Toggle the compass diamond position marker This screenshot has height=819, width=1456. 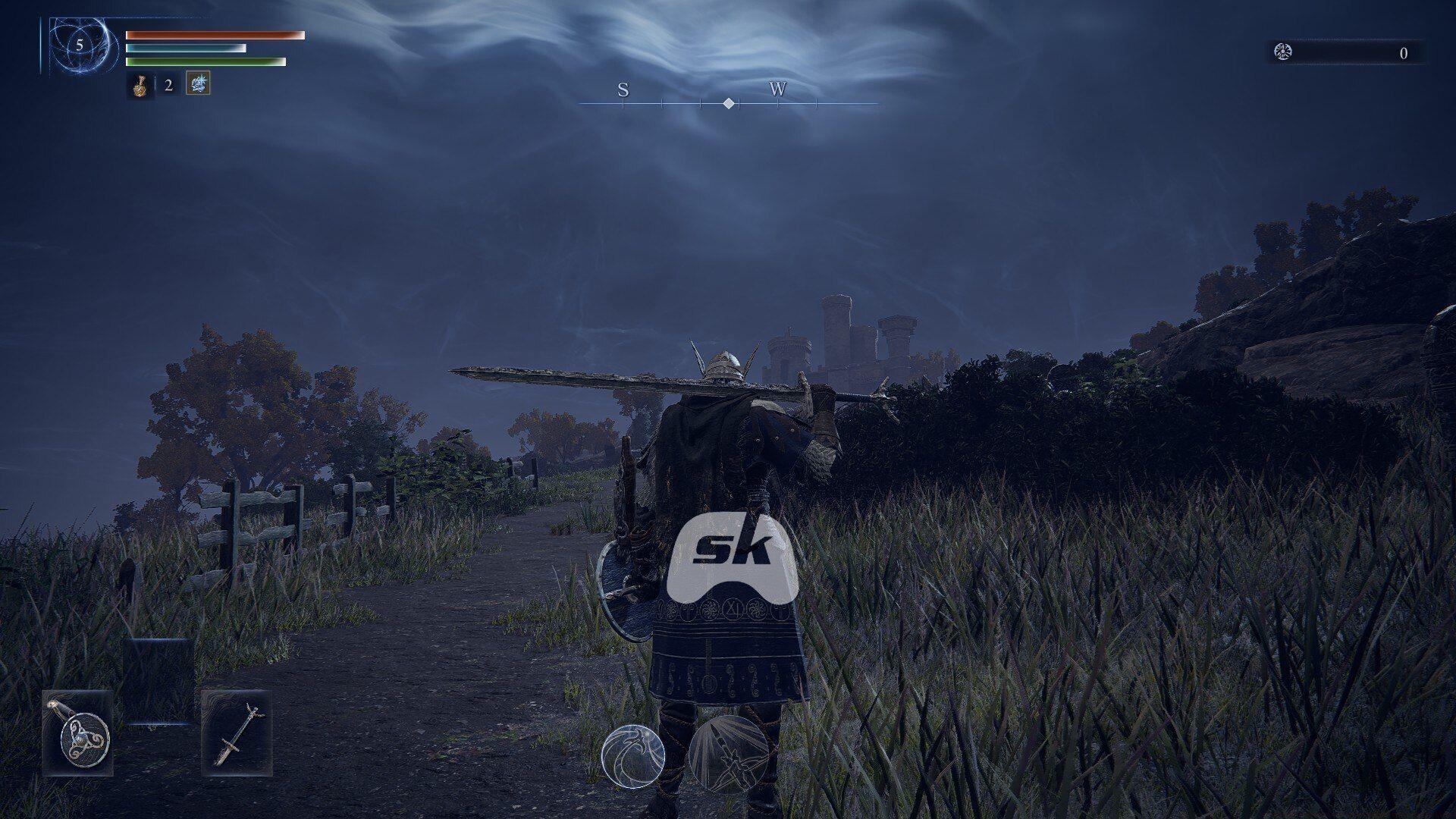pyautogui.click(x=728, y=104)
